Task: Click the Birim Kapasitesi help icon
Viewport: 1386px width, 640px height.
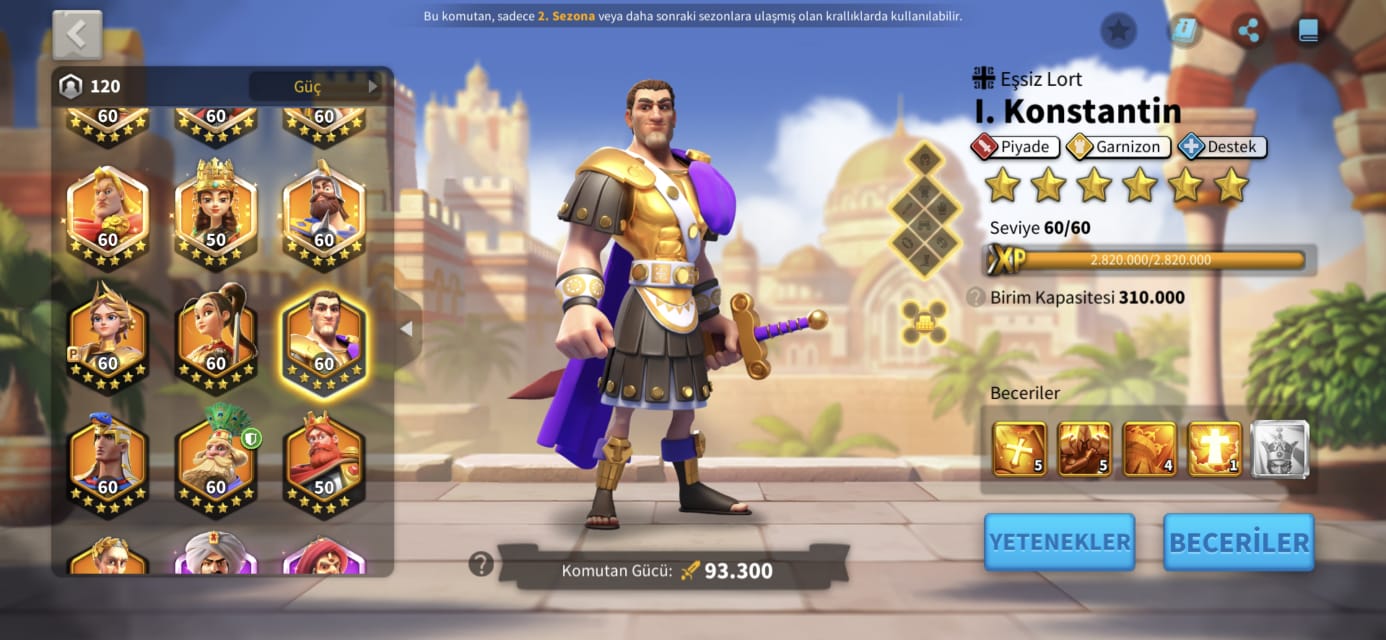Action: click(974, 297)
